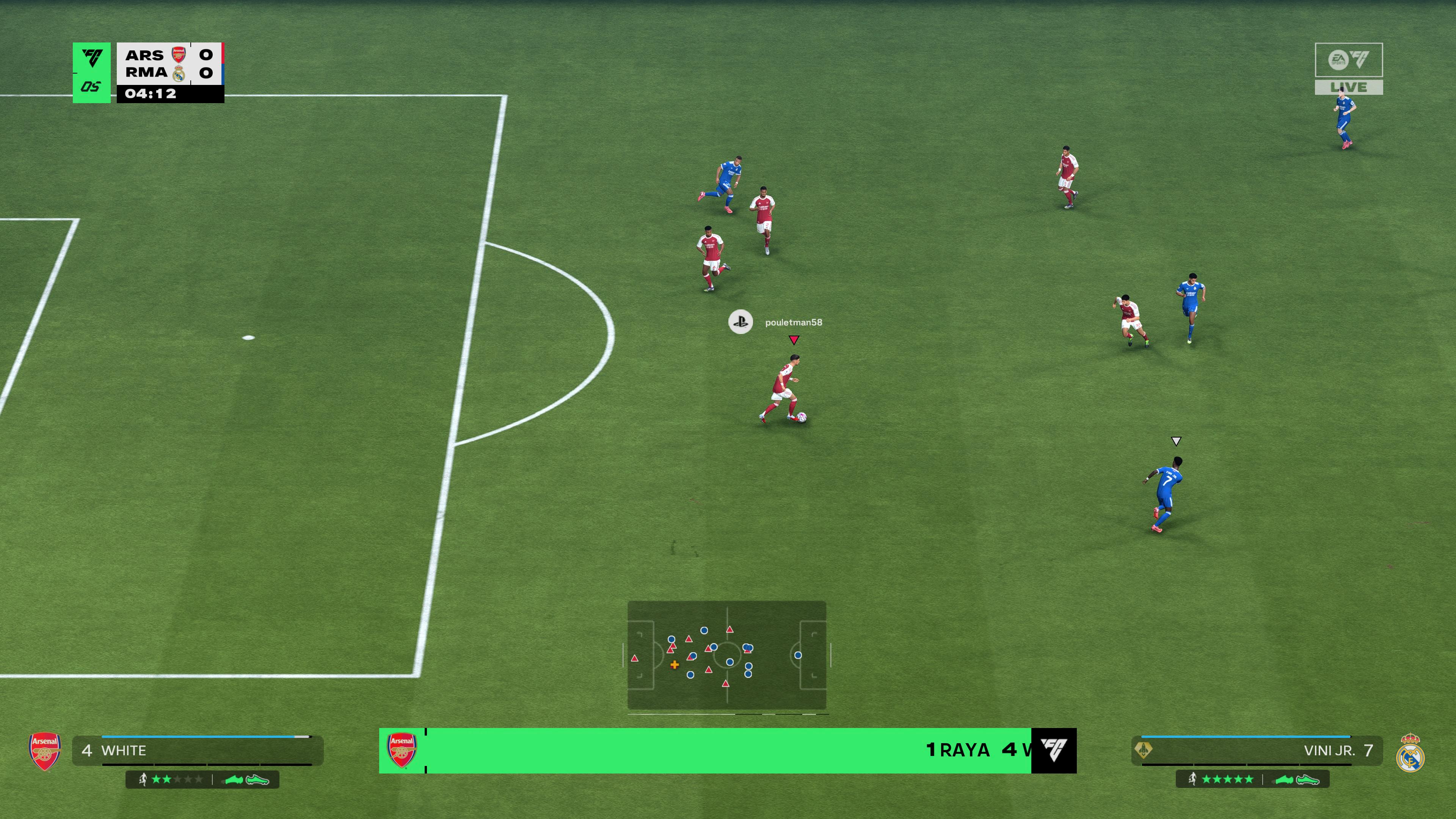Click the PlayStation icon beside pouletman58
The width and height of the screenshot is (1456, 819).
click(x=741, y=322)
